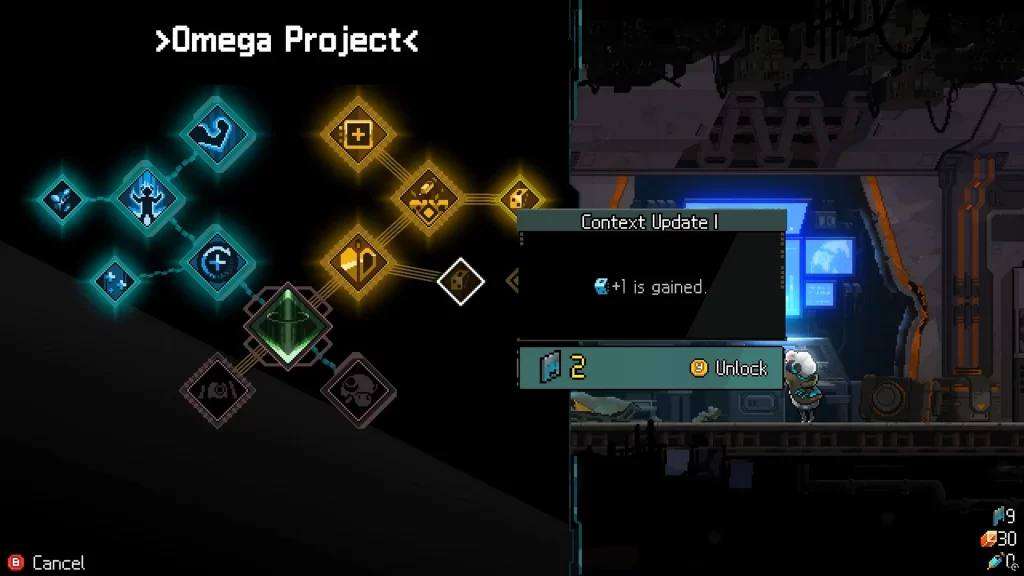
Task: Select the gold treasure pile node
Action: click(x=428, y=197)
